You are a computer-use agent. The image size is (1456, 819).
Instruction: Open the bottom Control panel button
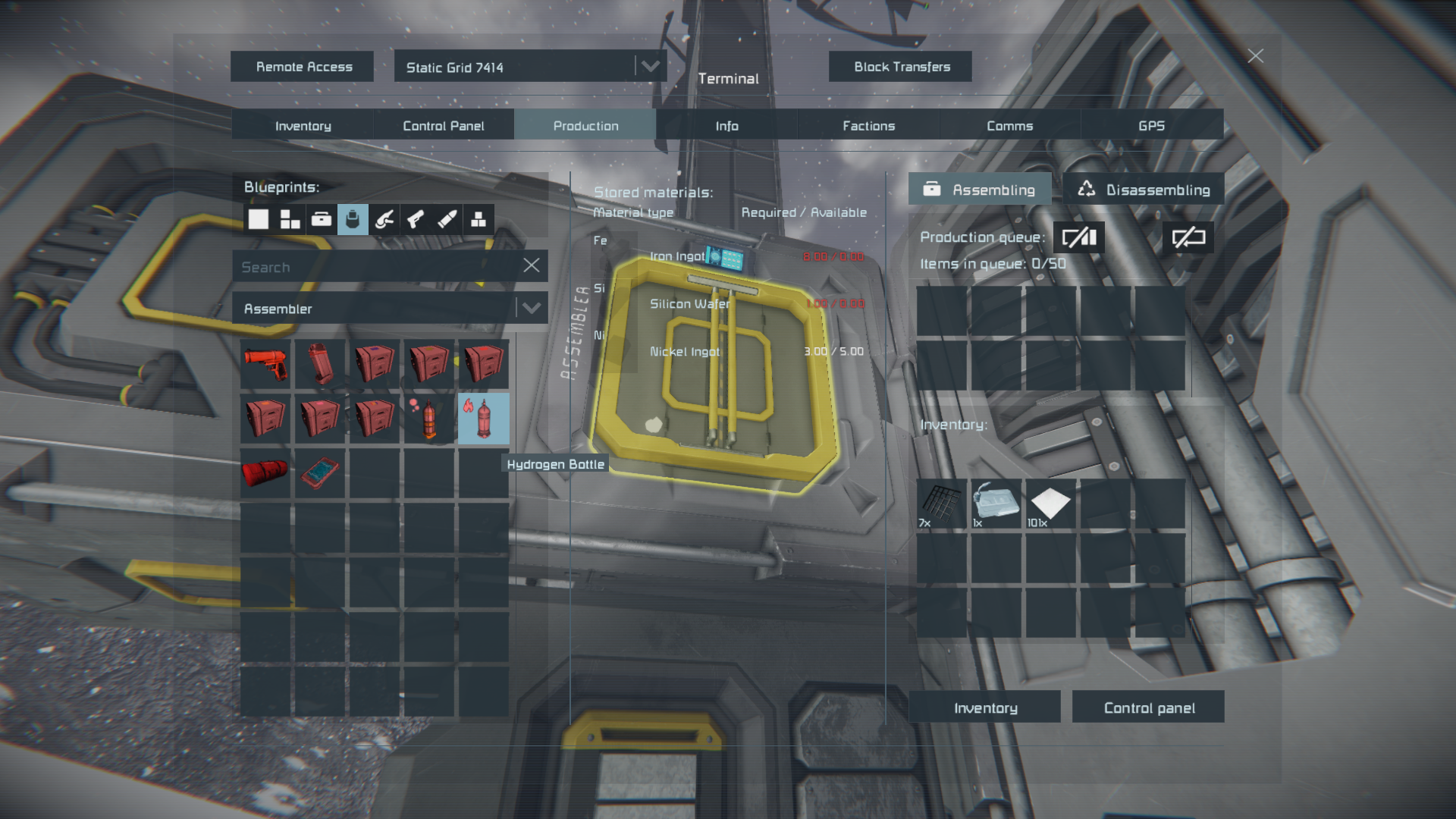coord(1148,708)
